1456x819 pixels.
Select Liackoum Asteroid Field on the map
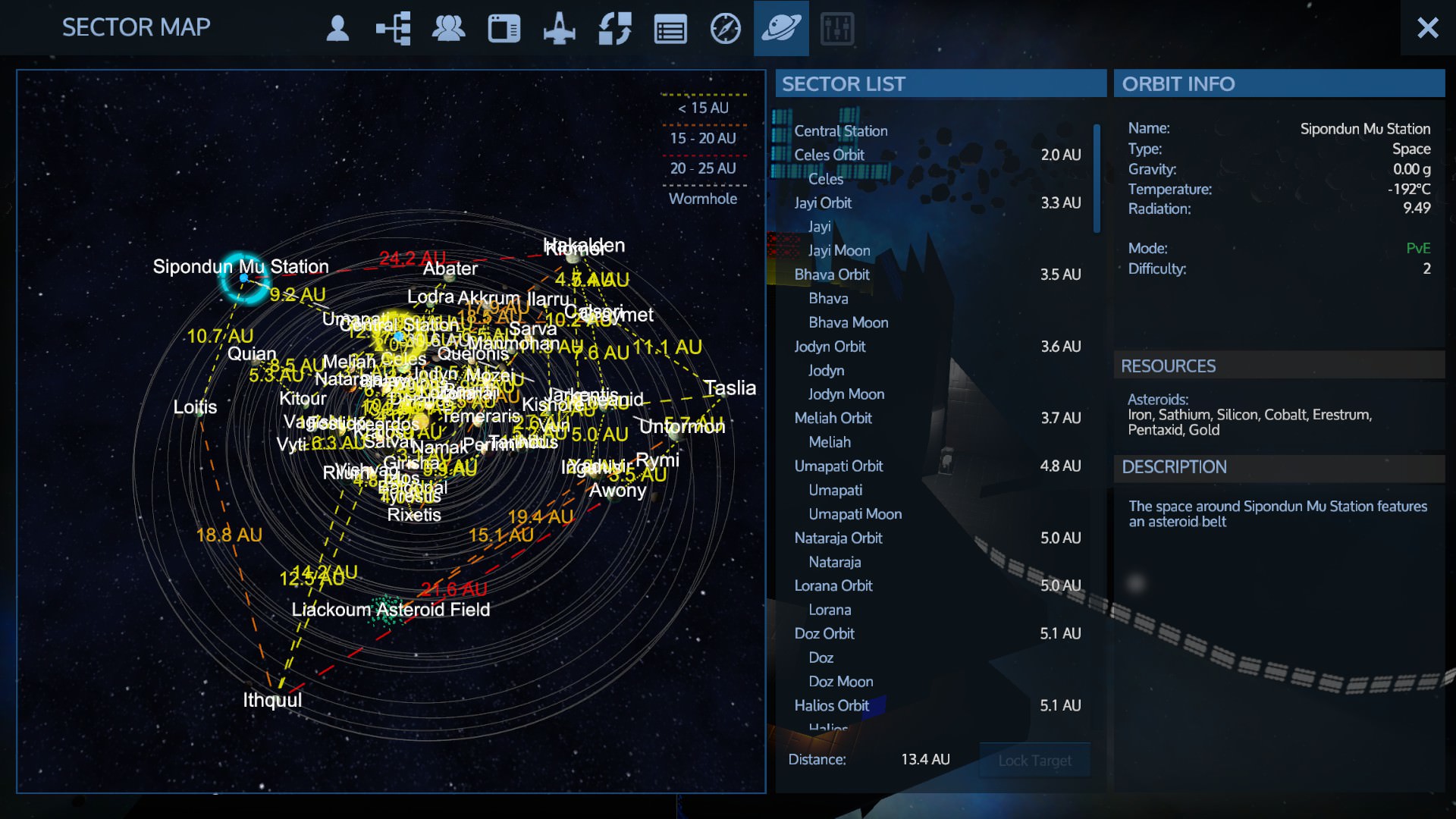pyautogui.click(x=391, y=610)
